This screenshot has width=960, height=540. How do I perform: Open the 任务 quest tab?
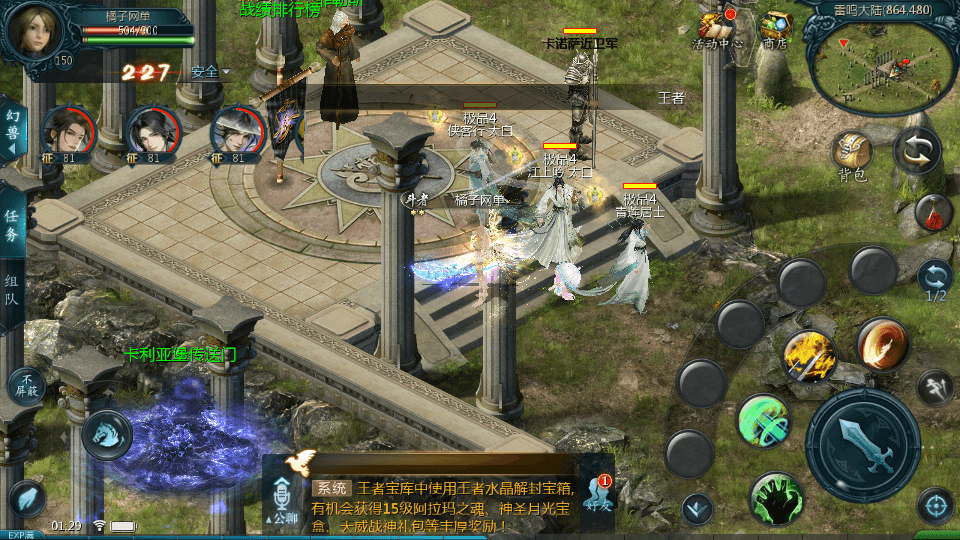pyautogui.click(x=11, y=227)
